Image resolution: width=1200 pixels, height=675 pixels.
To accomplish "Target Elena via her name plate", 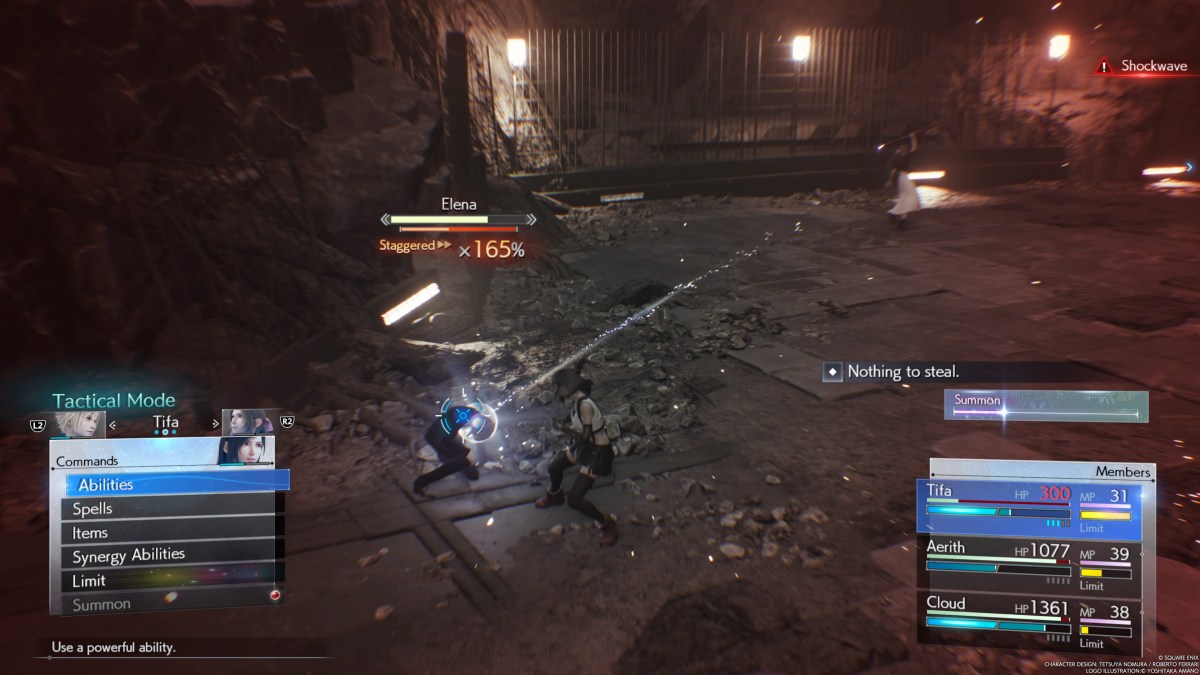I will click(459, 204).
